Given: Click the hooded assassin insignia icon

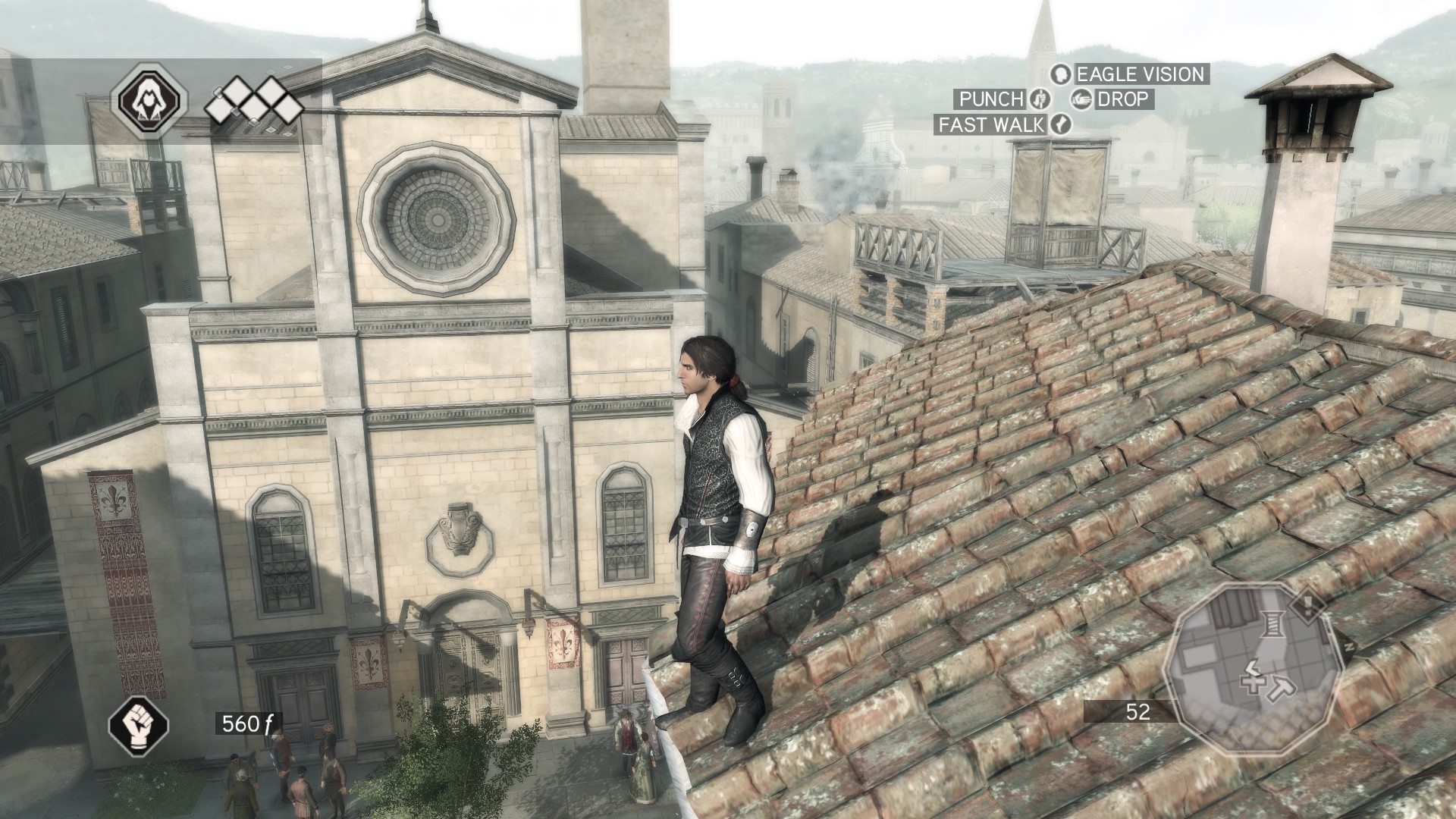Looking at the screenshot, I should tap(149, 100).
